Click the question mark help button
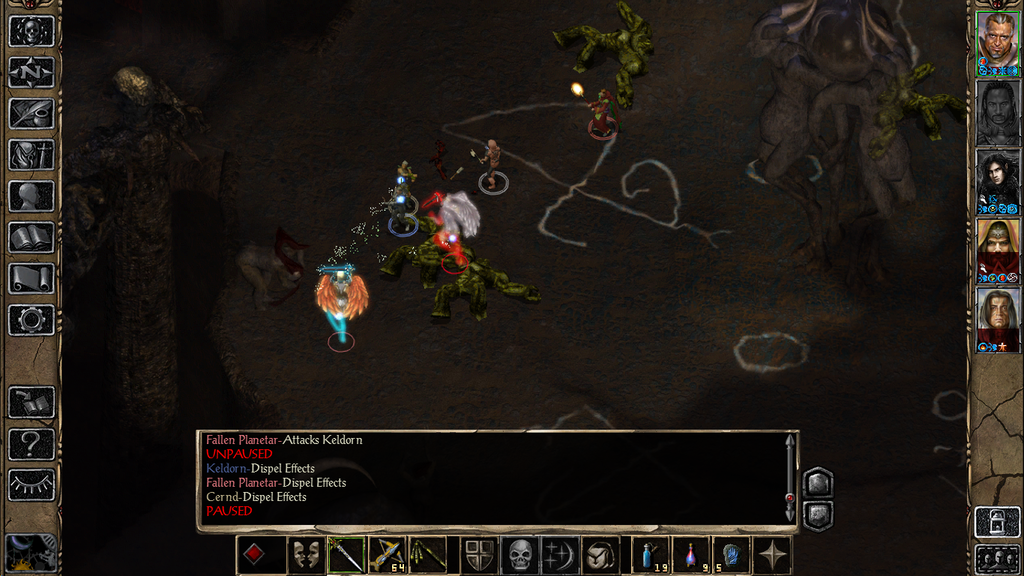 coord(31,444)
